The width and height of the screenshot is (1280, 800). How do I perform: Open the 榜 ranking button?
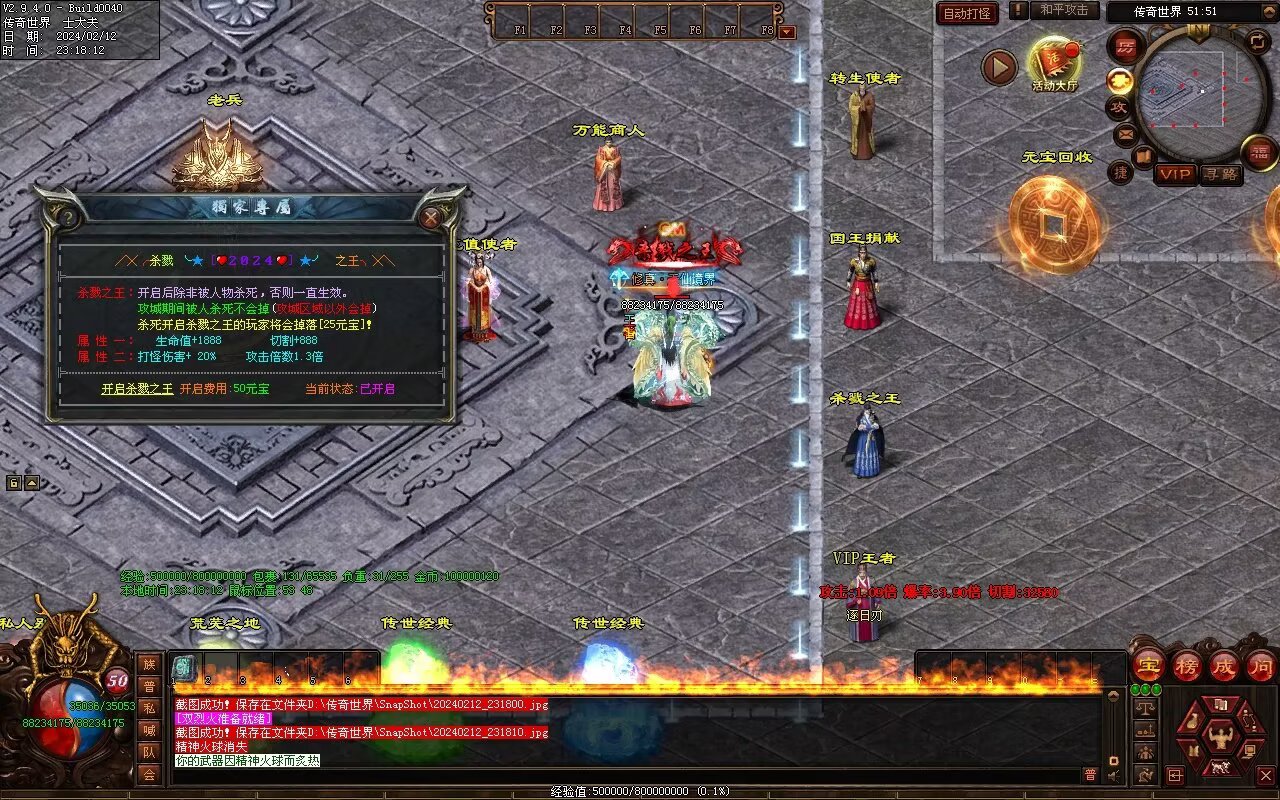click(x=1187, y=665)
